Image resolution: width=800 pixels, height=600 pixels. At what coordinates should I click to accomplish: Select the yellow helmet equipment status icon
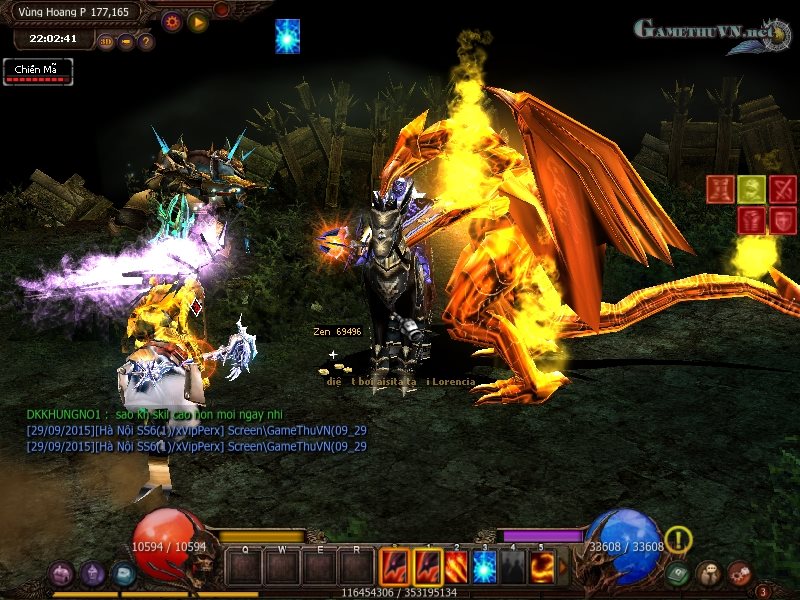(752, 188)
